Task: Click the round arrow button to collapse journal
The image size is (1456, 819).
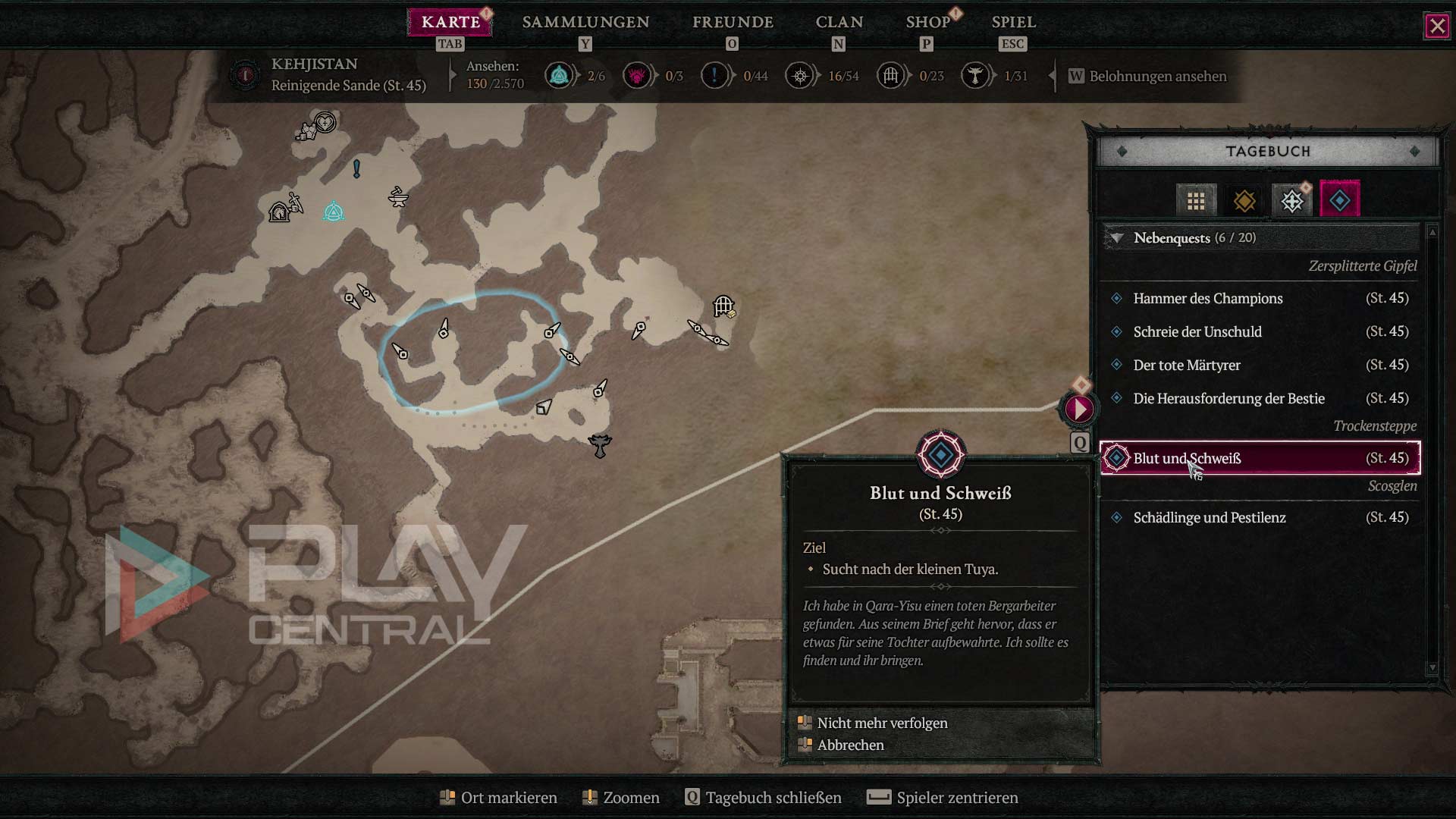Action: pyautogui.click(x=1079, y=409)
